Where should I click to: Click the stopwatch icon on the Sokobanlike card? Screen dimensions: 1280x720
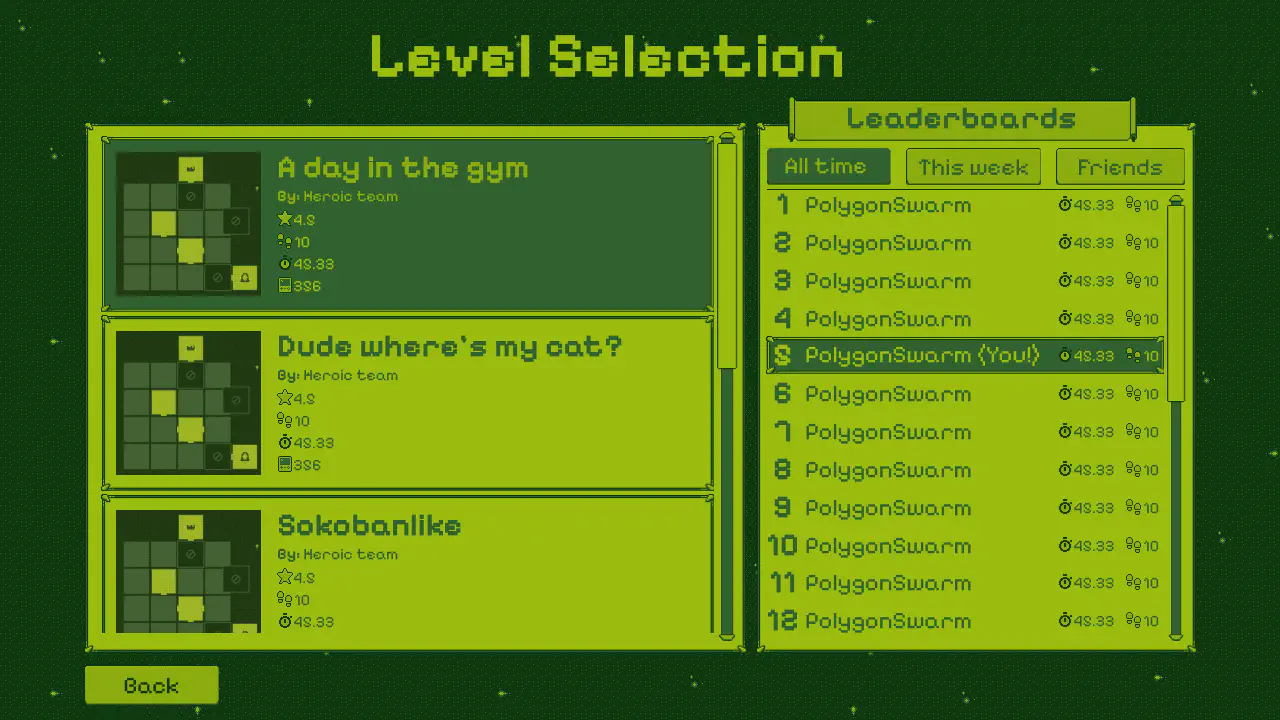click(287, 621)
